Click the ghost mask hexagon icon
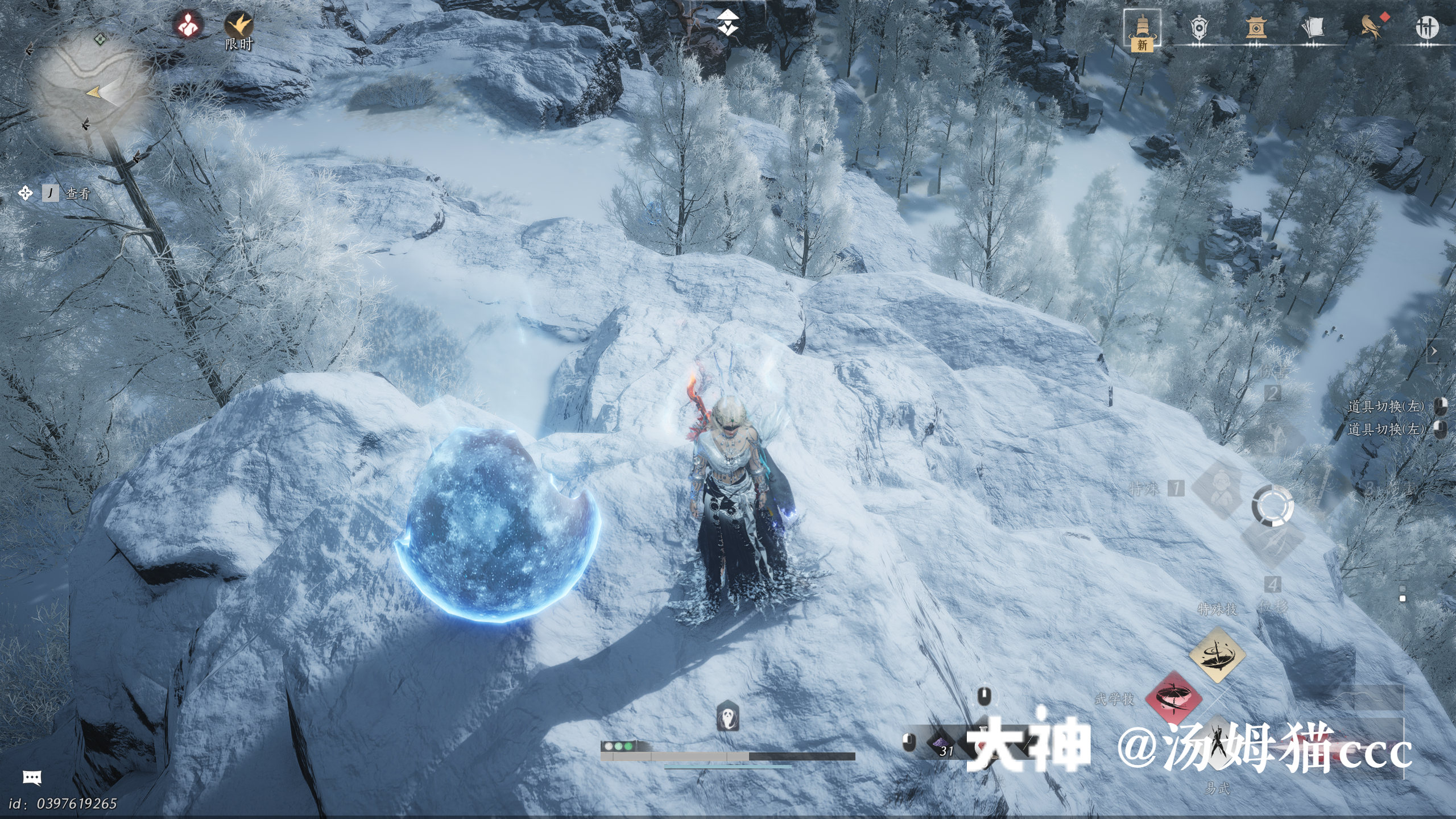This screenshot has height=819, width=1456. pyautogui.click(x=727, y=716)
